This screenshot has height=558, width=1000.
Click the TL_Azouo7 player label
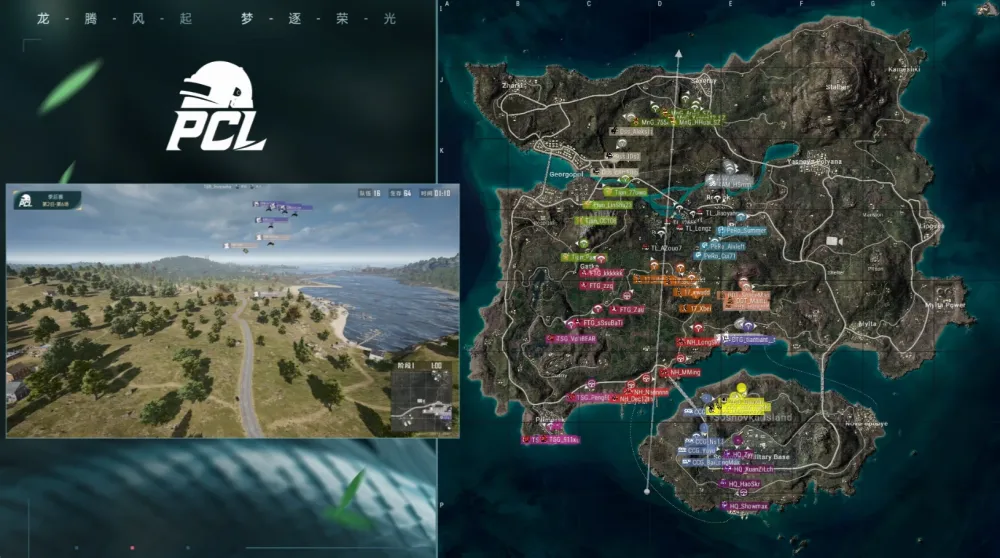pos(667,247)
